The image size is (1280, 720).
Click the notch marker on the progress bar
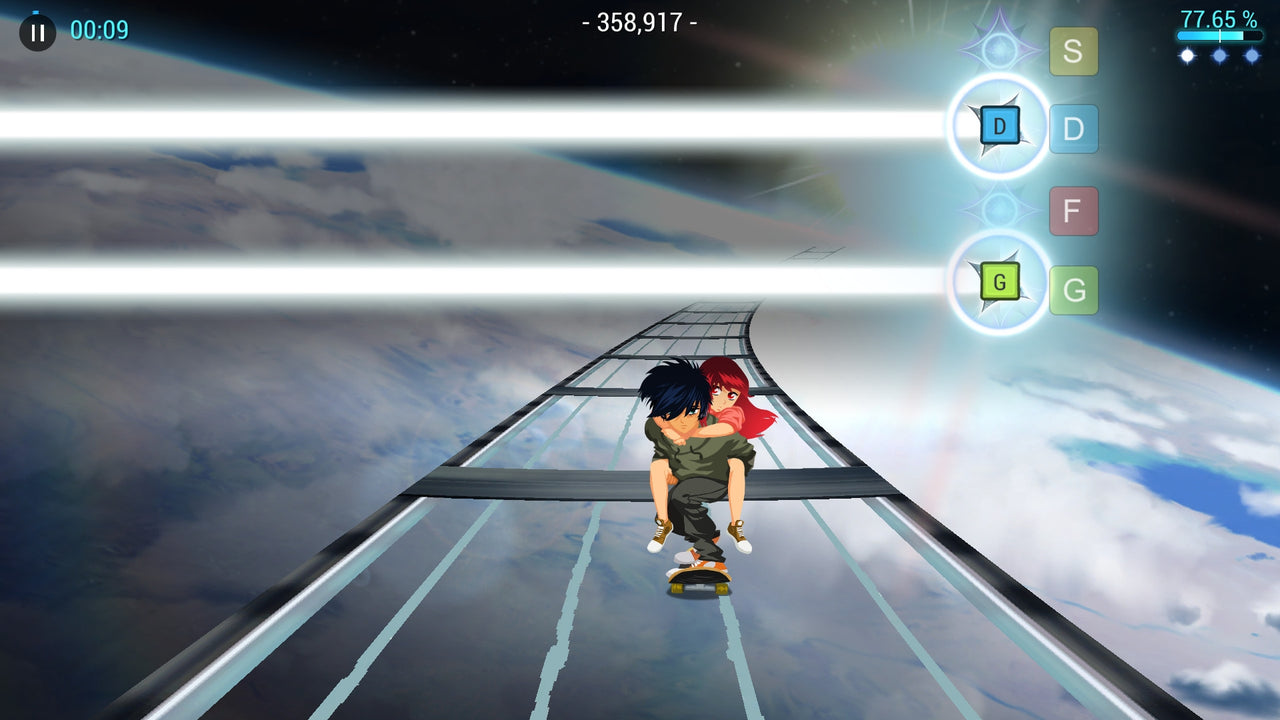[x=1219, y=36]
